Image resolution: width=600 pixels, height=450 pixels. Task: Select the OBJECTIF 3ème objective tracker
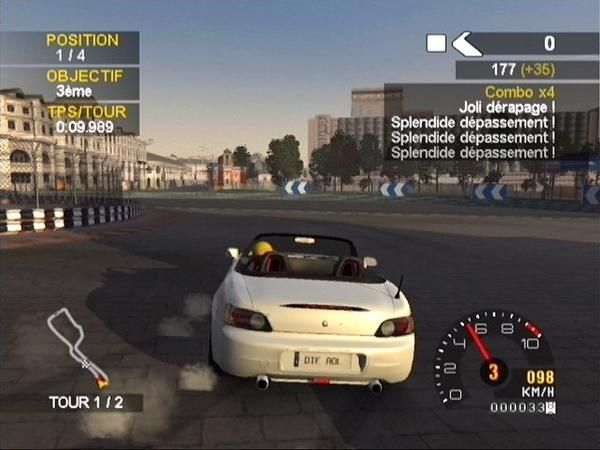click(69, 83)
